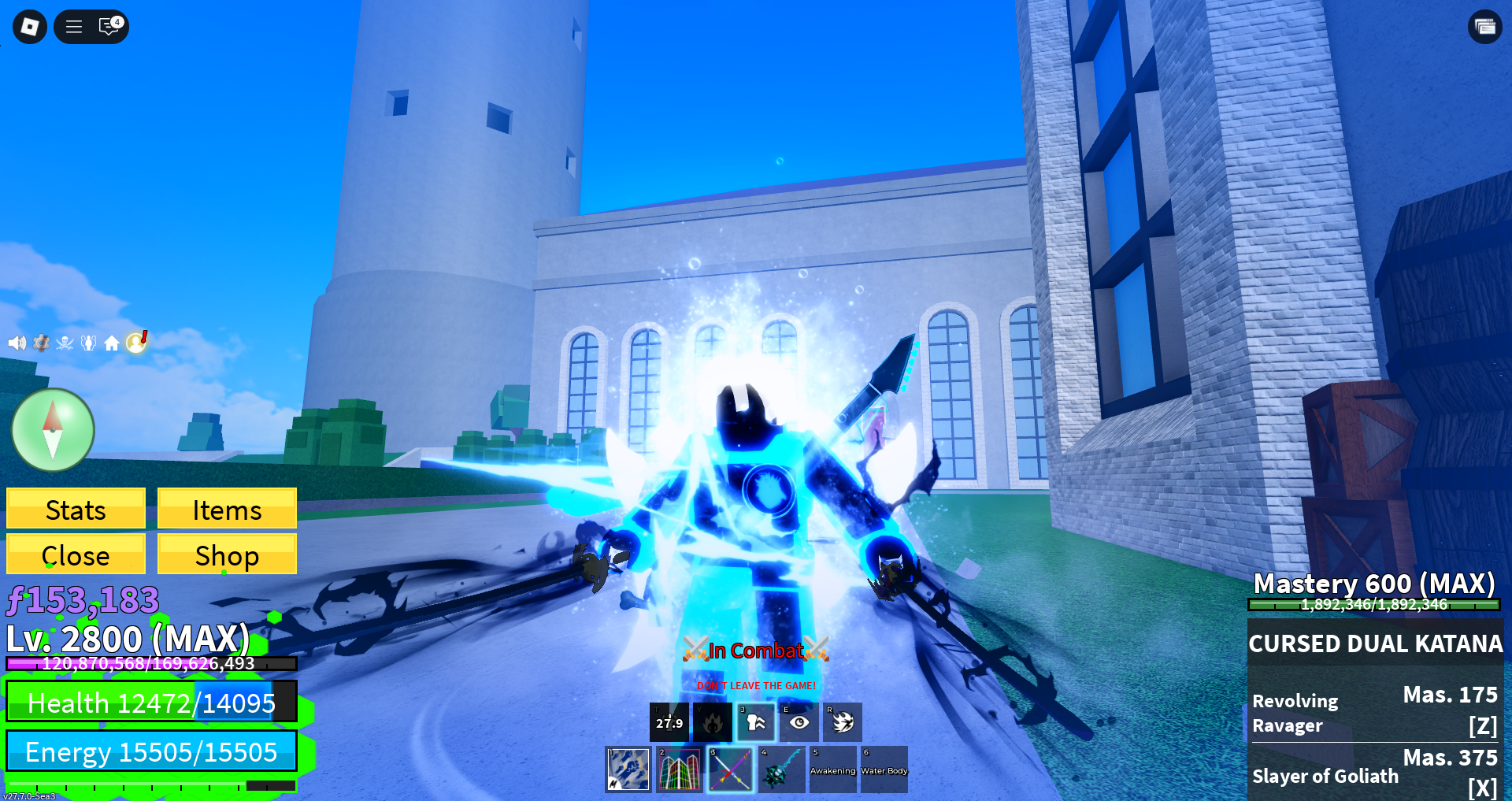Open the Roblox menu logo button
This screenshot has width=1512, height=801.
tap(30, 27)
